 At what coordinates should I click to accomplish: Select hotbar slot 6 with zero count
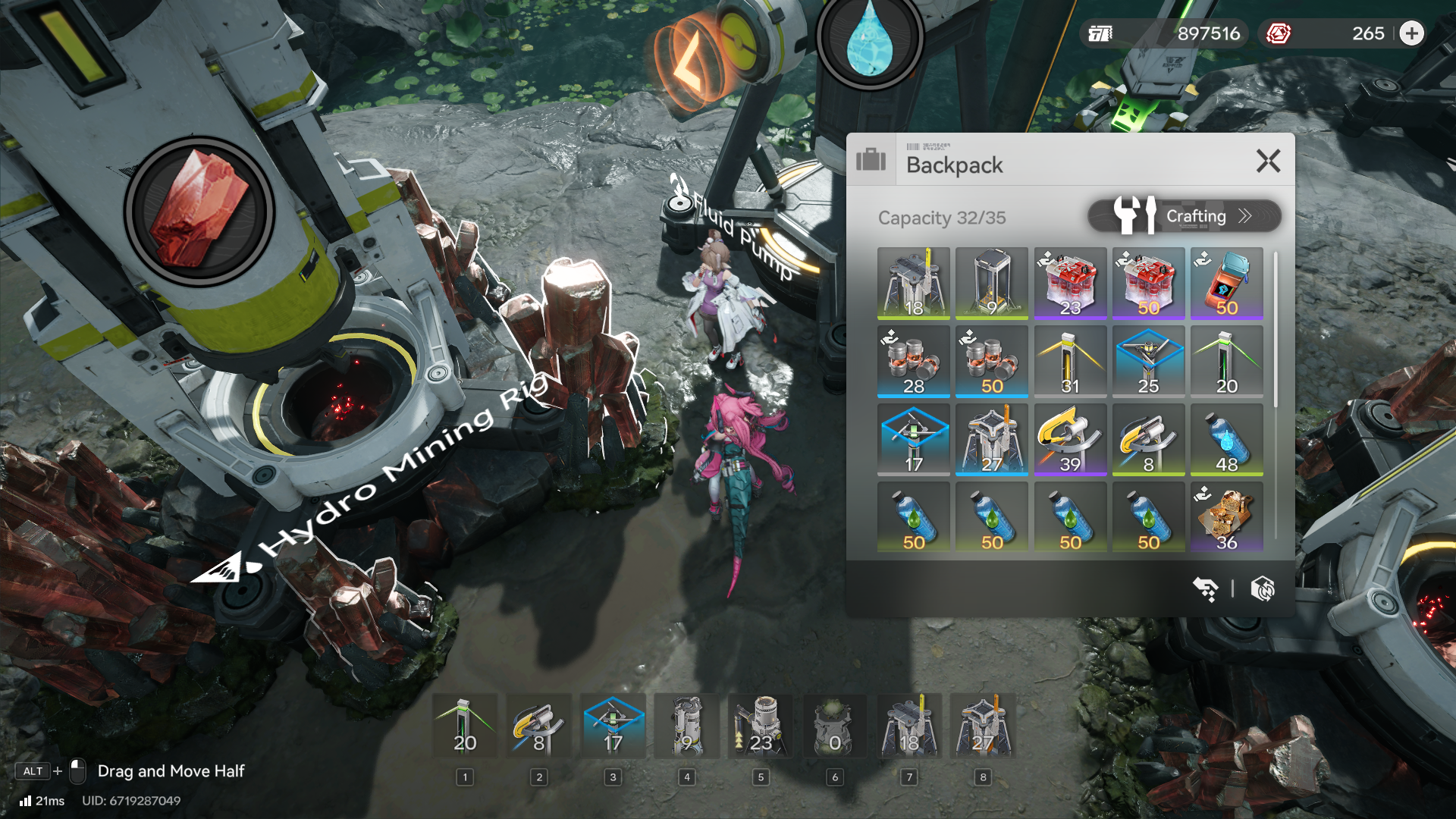tap(835, 726)
